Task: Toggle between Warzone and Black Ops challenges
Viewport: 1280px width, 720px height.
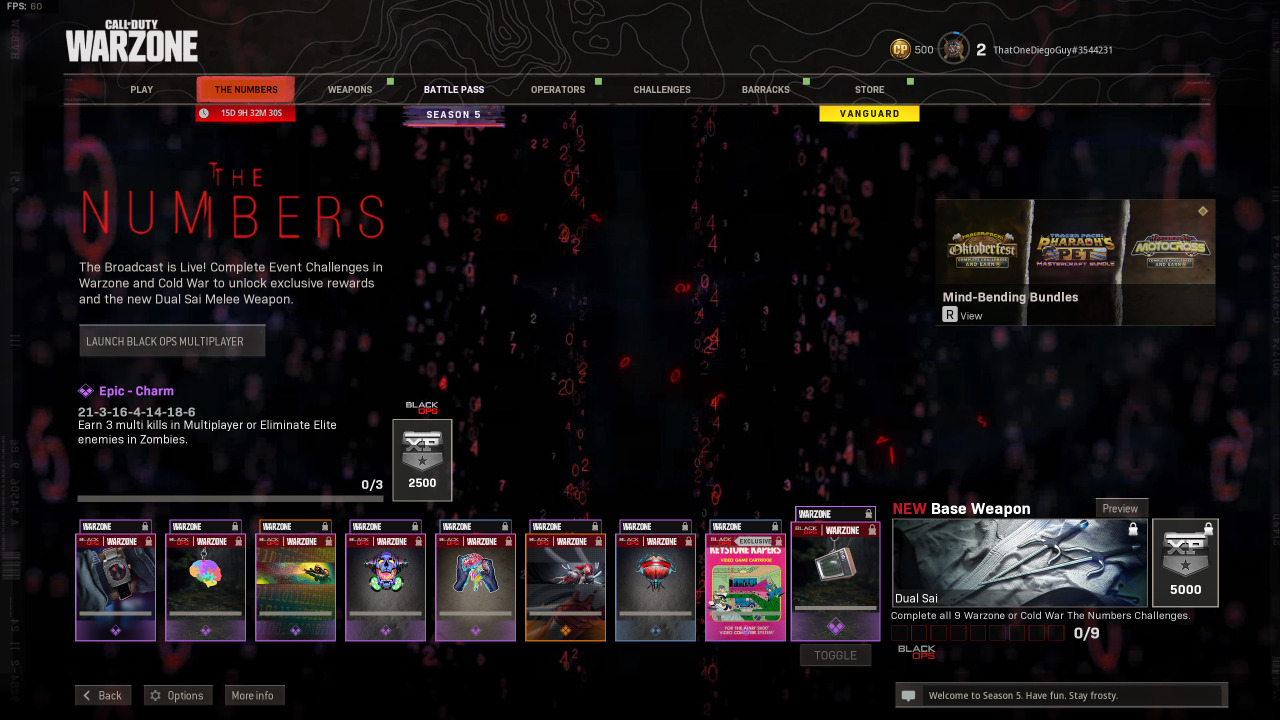Action: coord(835,655)
